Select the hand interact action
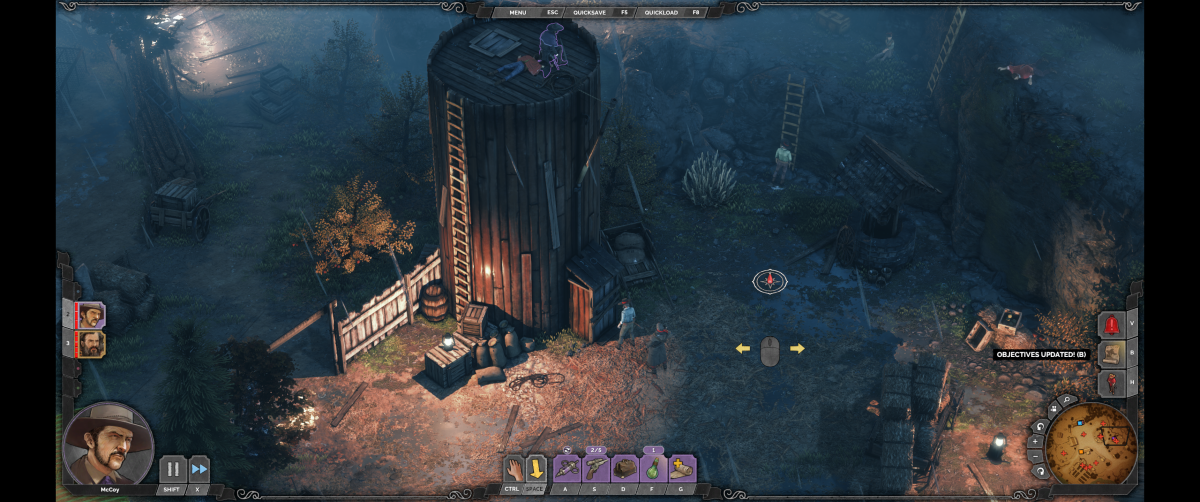 (514, 468)
